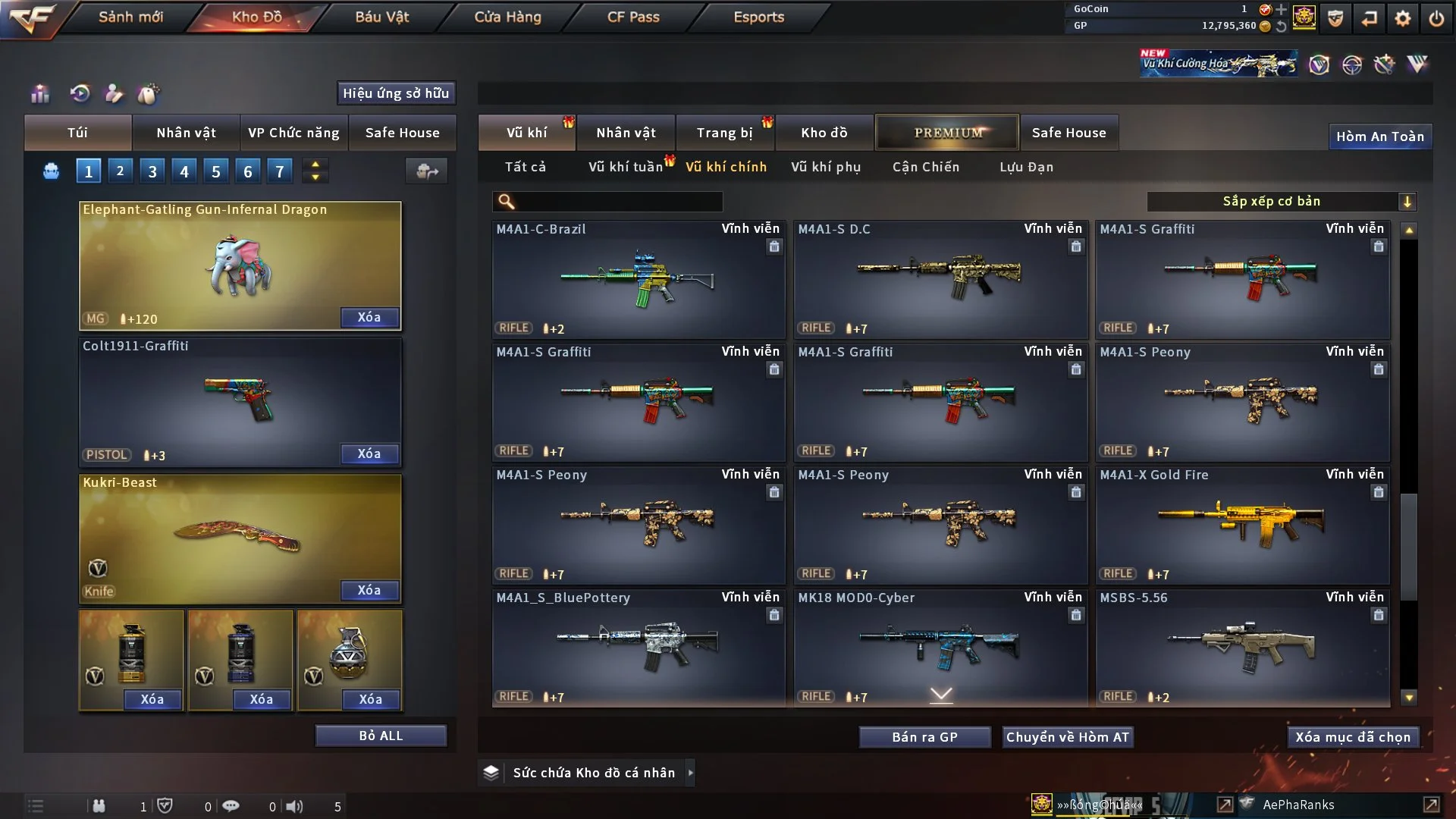Switch to the Nhân vật bag tab
The height and width of the screenshot is (819, 1456).
pyautogui.click(x=186, y=133)
